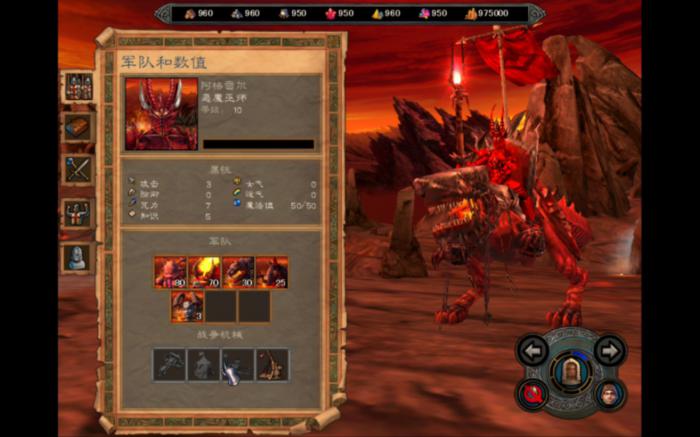Go to the next hero with right arrow
This screenshot has width=700, height=437.
point(609,350)
